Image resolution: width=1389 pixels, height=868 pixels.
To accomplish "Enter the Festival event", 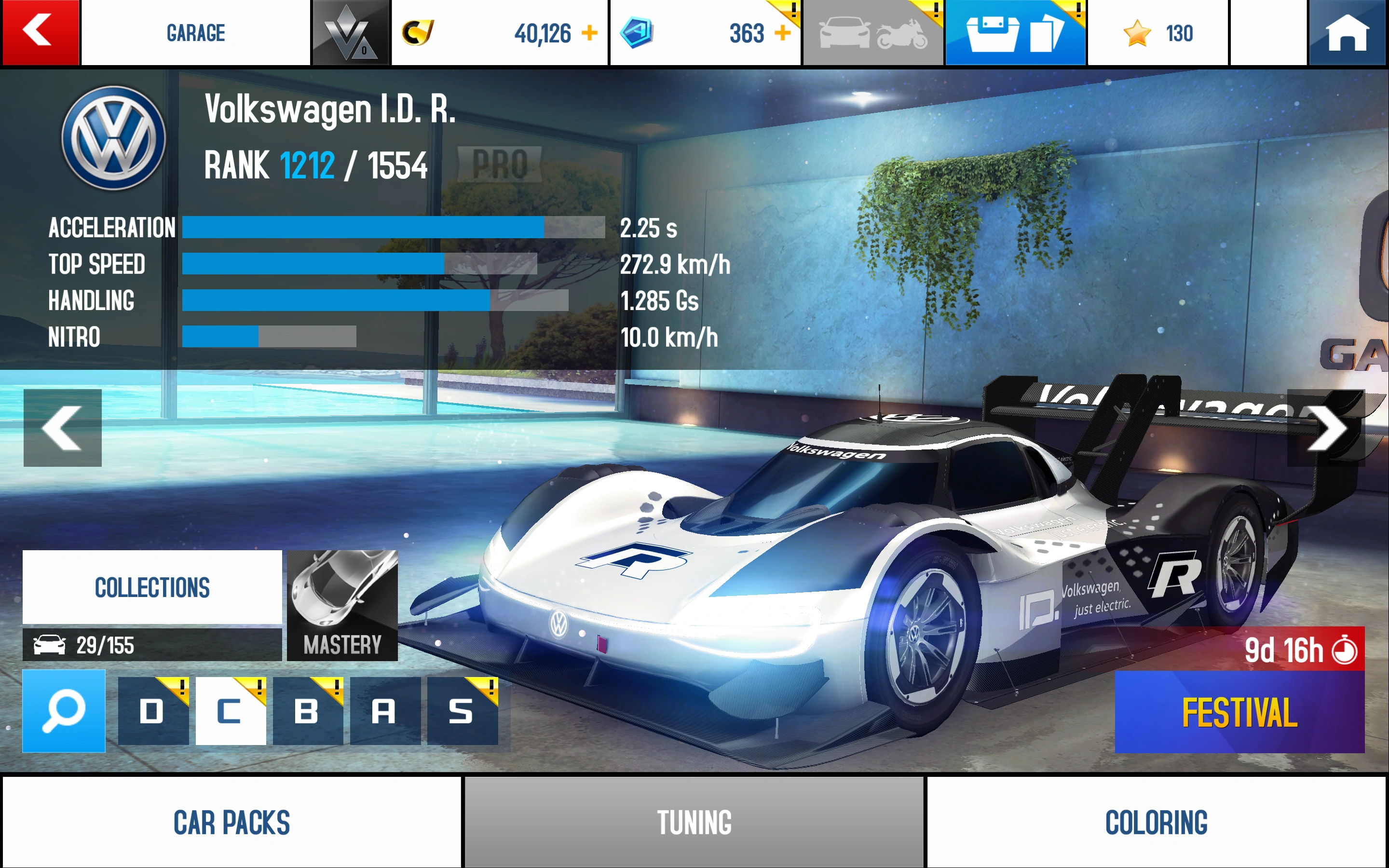I will coord(1239,711).
